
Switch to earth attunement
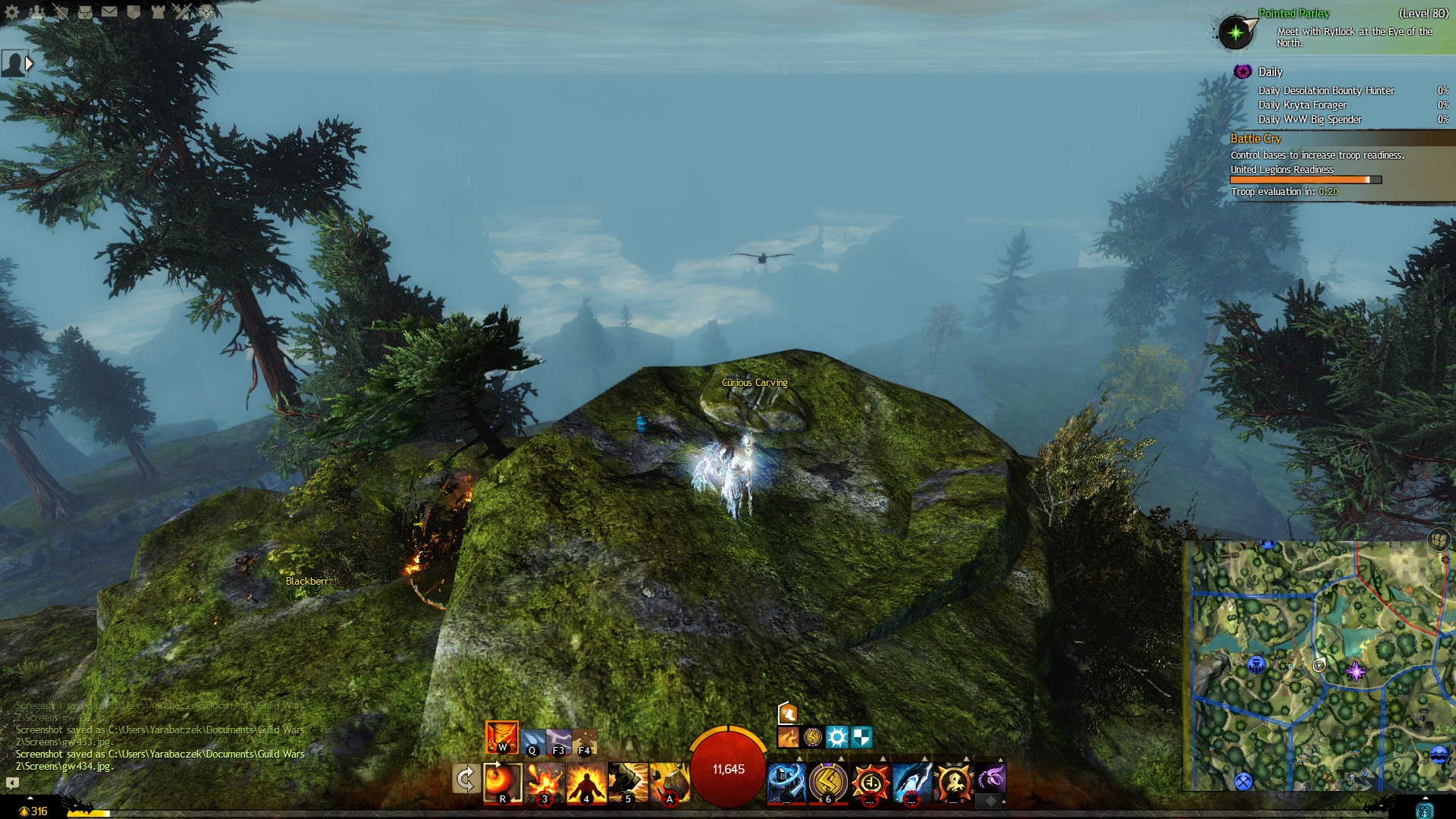tap(584, 742)
